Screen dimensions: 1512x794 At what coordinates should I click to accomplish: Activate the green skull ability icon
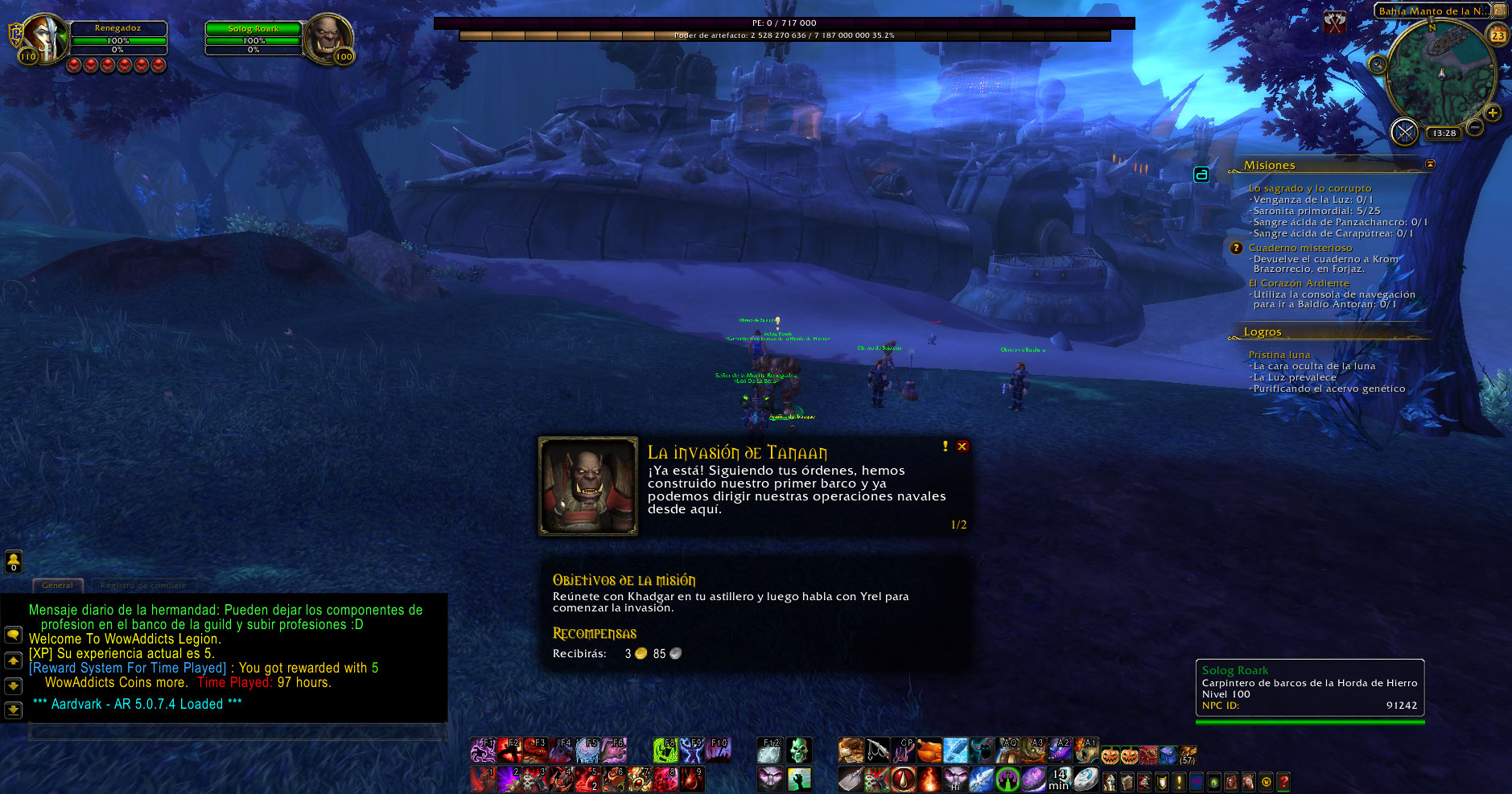[798, 751]
